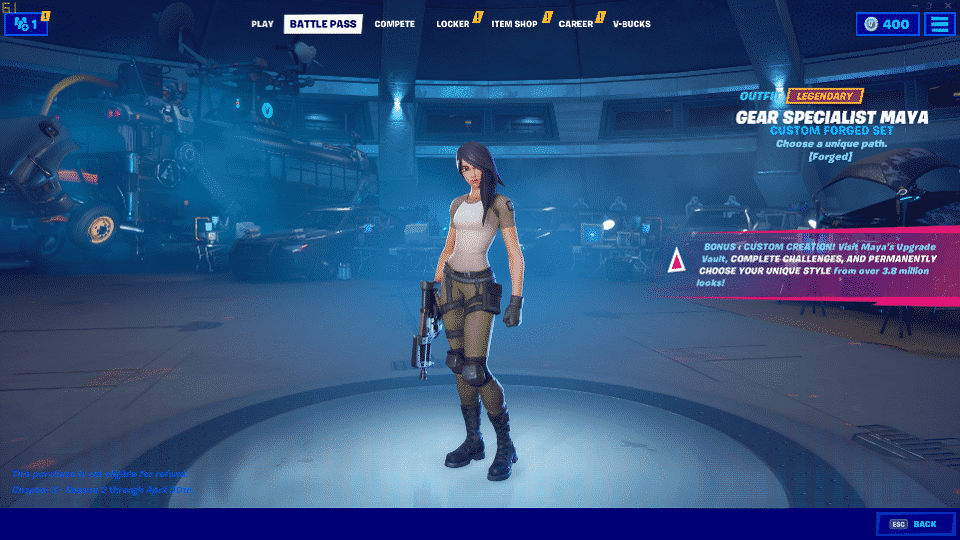960x540 pixels.
Task: Open the V-Bucks tab
Action: tap(631, 24)
